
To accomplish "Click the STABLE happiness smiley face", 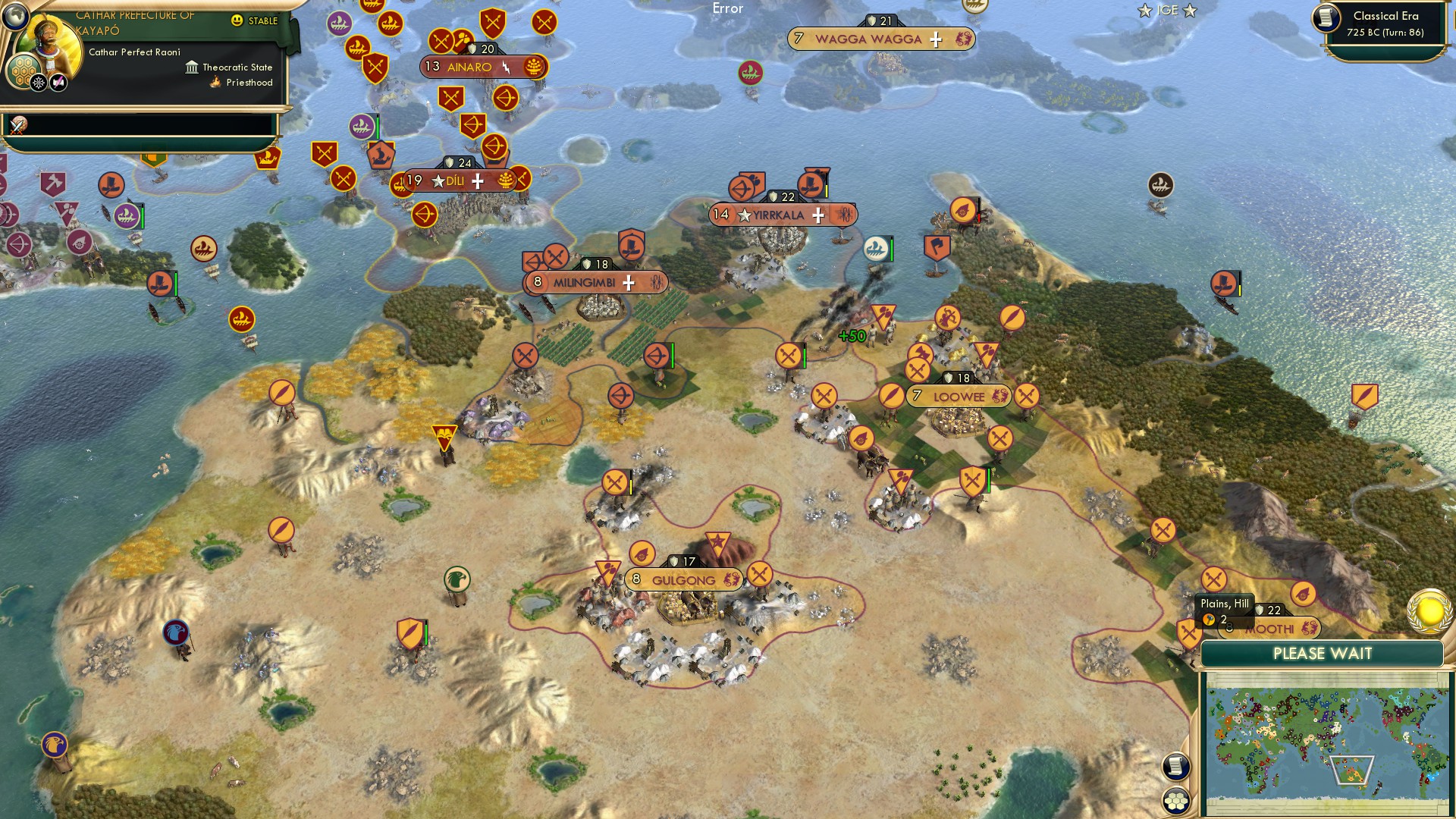I will point(237,20).
